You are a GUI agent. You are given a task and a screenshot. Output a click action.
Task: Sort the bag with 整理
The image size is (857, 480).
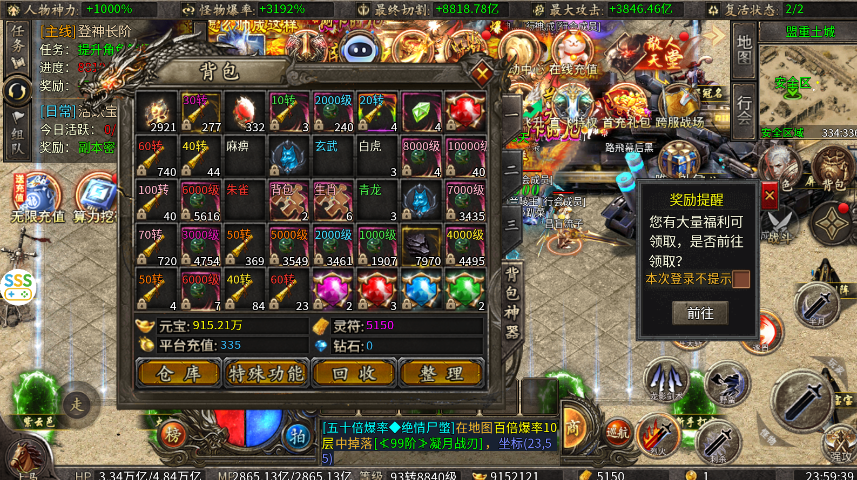point(441,373)
